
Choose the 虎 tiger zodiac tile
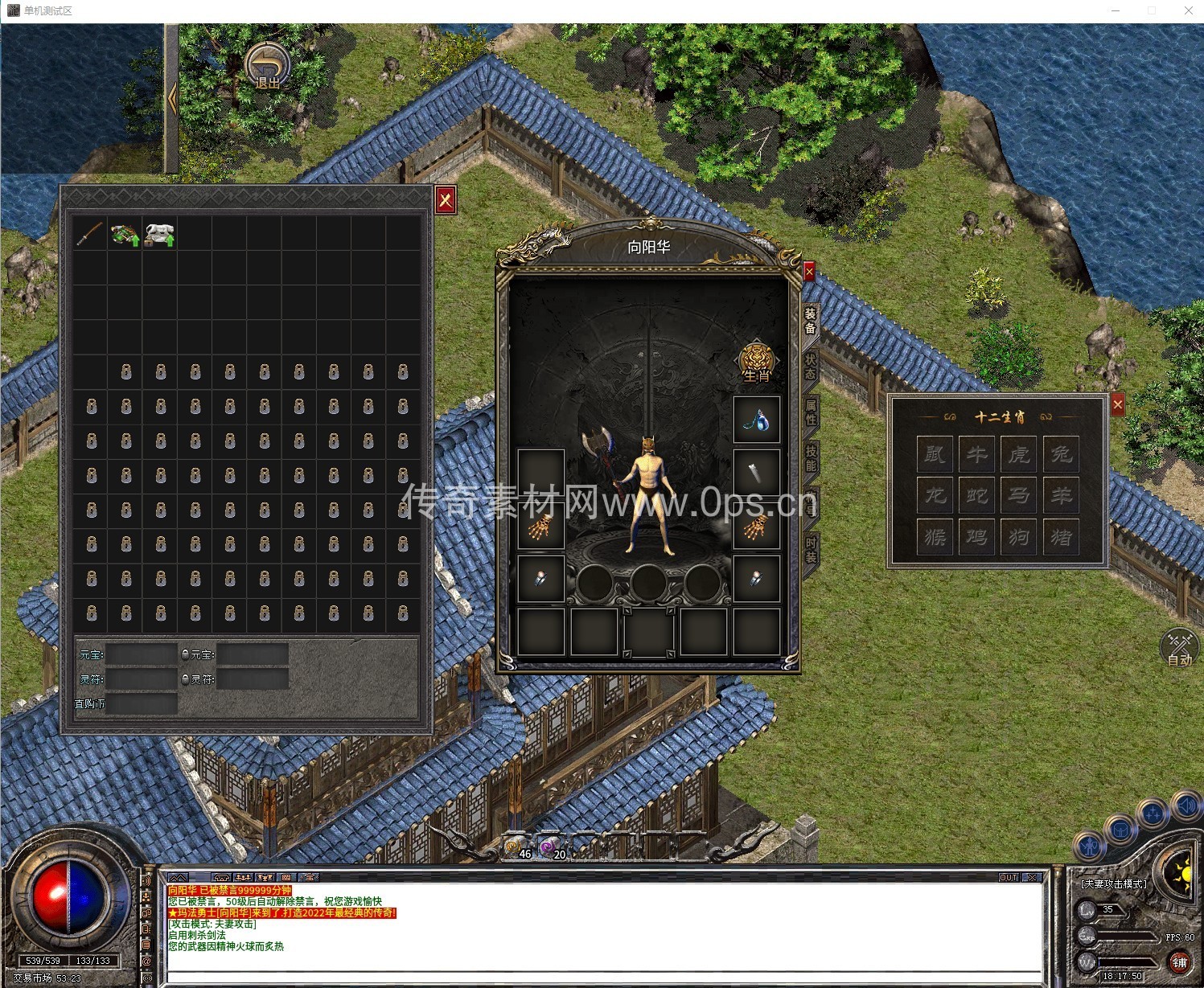click(1019, 454)
